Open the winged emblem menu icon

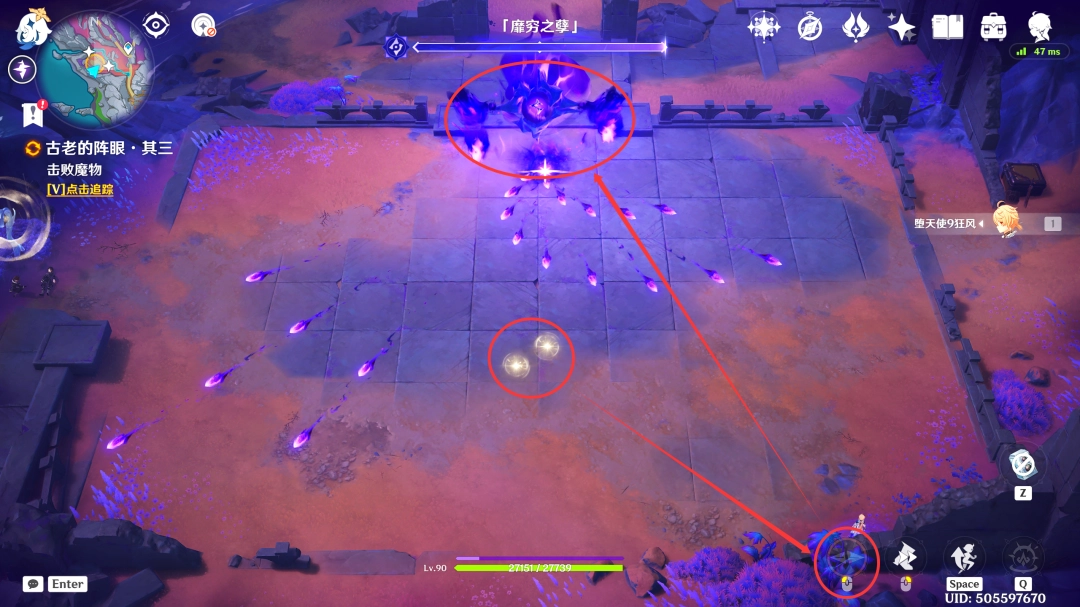tap(856, 27)
